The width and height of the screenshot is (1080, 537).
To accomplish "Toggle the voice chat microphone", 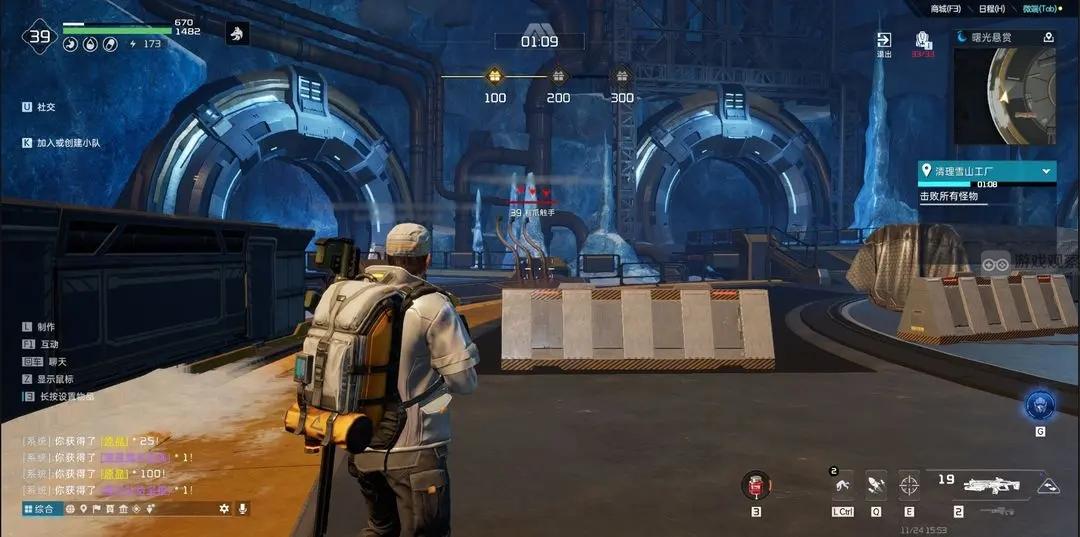I will point(241,509).
